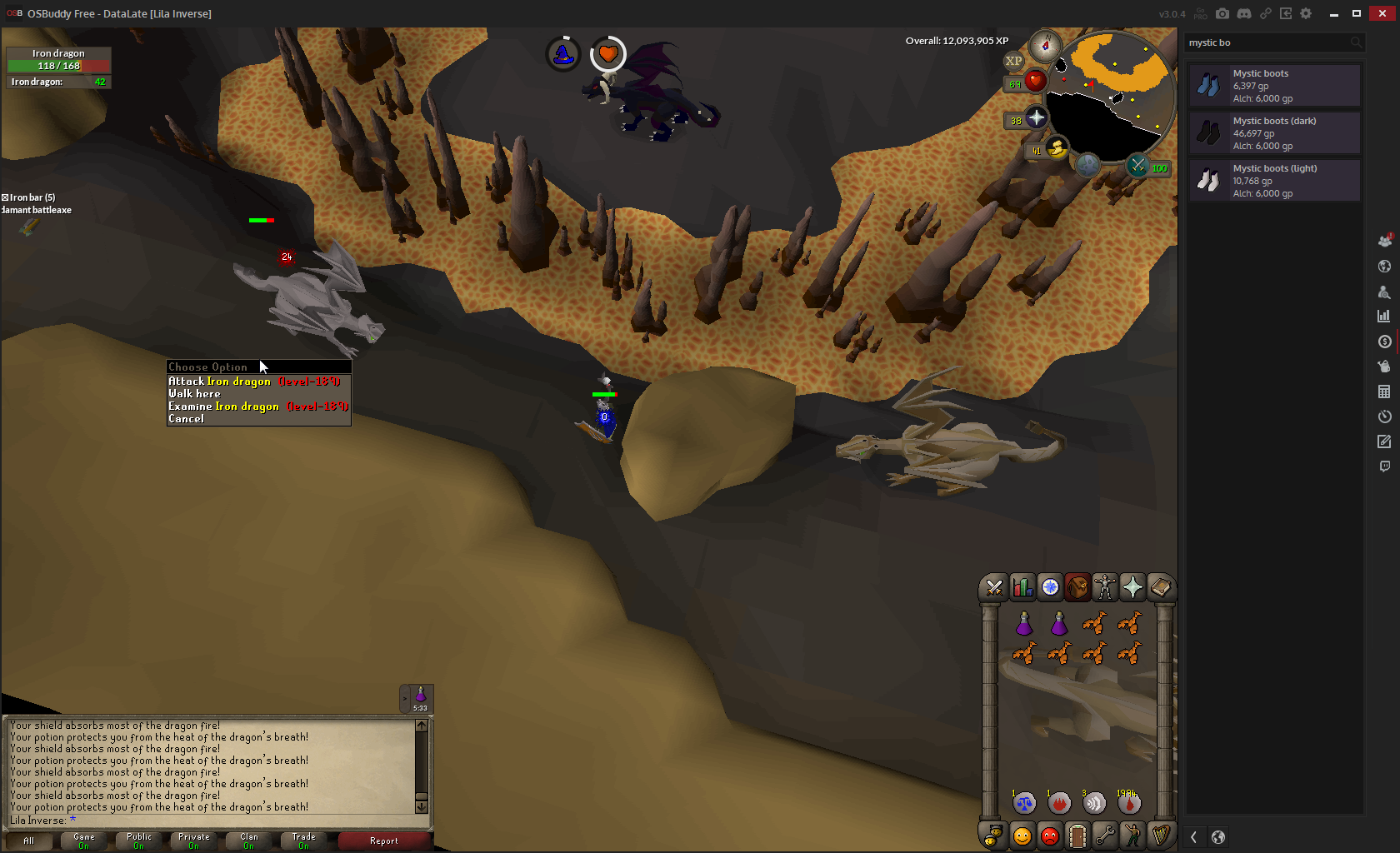Image resolution: width=1400 pixels, height=853 pixels.
Task: Open the Combat Options tab
Action: click(x=994, y=588)
